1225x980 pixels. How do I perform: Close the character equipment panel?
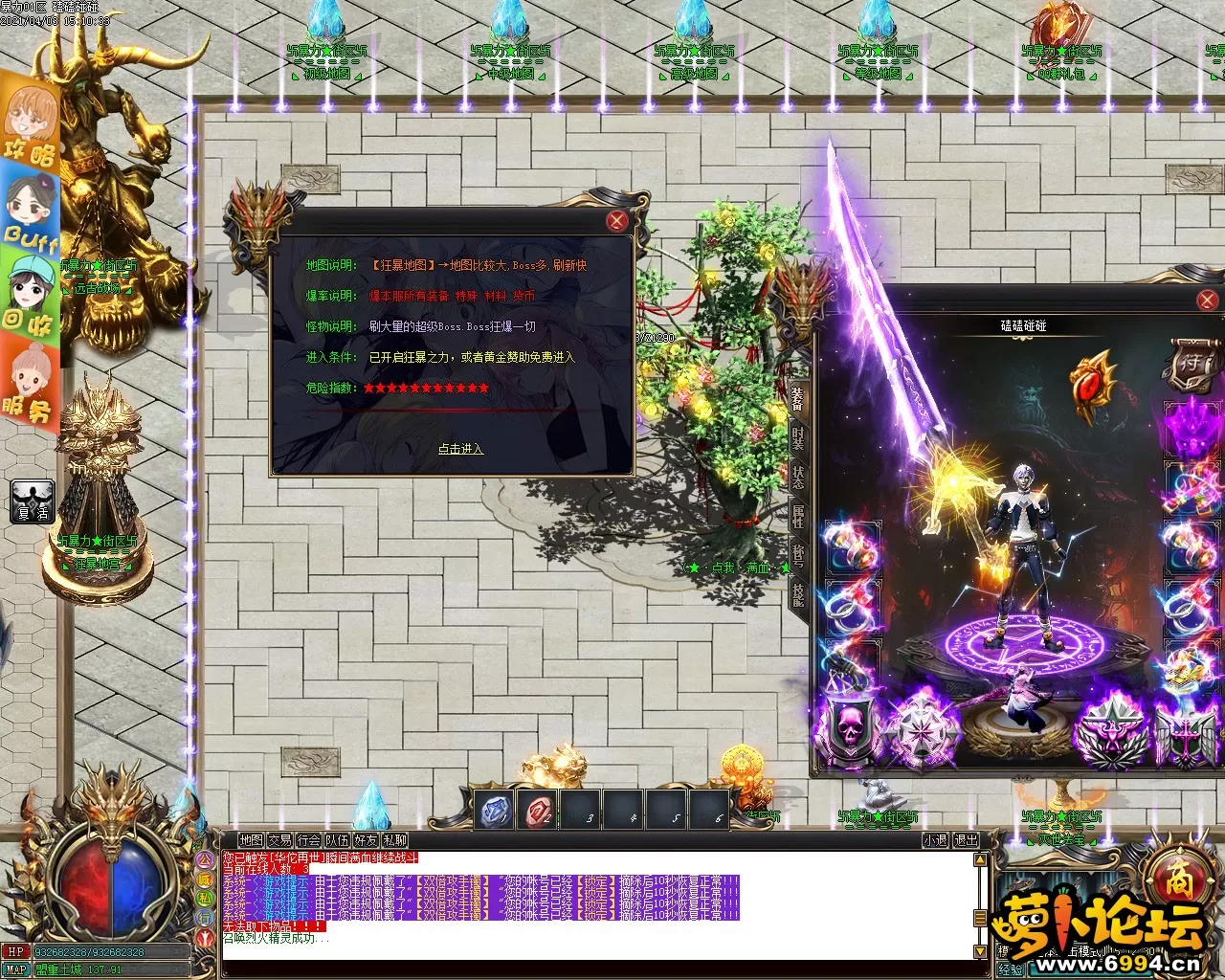(x=1207, y=301)
